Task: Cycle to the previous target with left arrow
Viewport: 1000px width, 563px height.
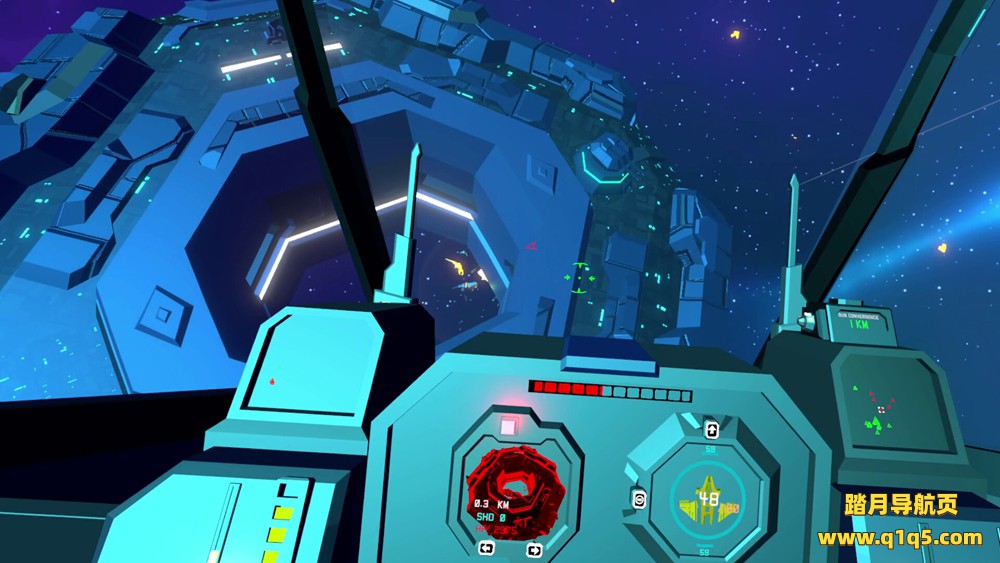Action: pyautogui.click(x=486, y=548)
